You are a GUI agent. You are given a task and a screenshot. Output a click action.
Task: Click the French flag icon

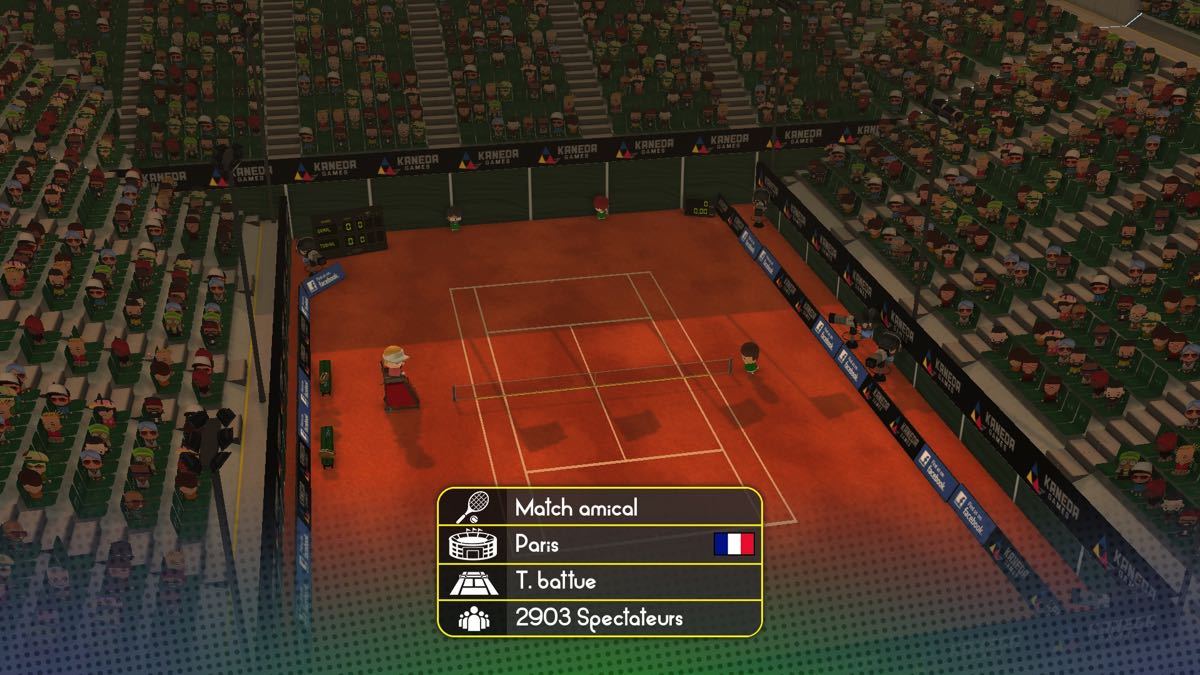coord(733,545)
